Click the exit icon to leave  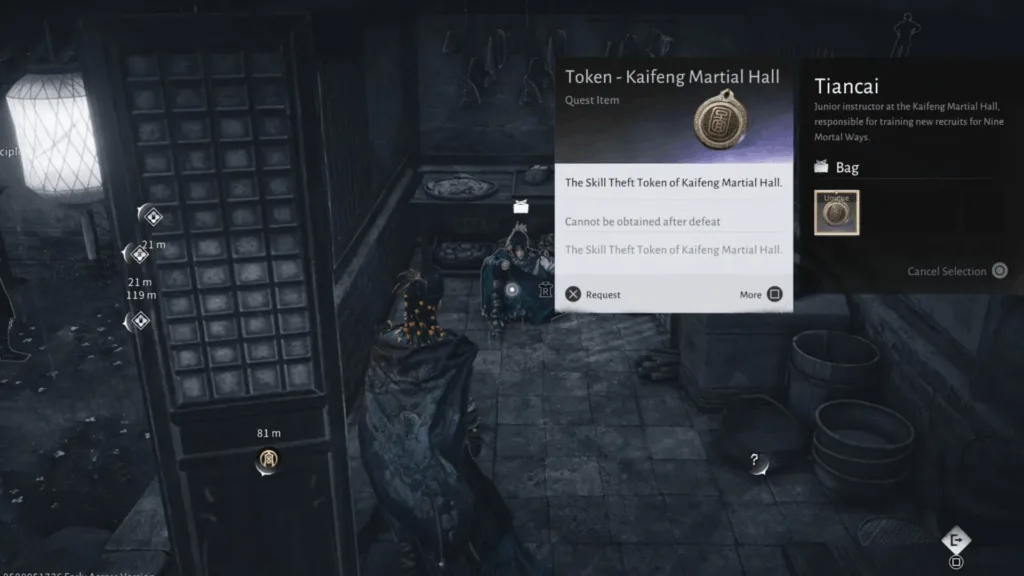(x=956, y=540)
